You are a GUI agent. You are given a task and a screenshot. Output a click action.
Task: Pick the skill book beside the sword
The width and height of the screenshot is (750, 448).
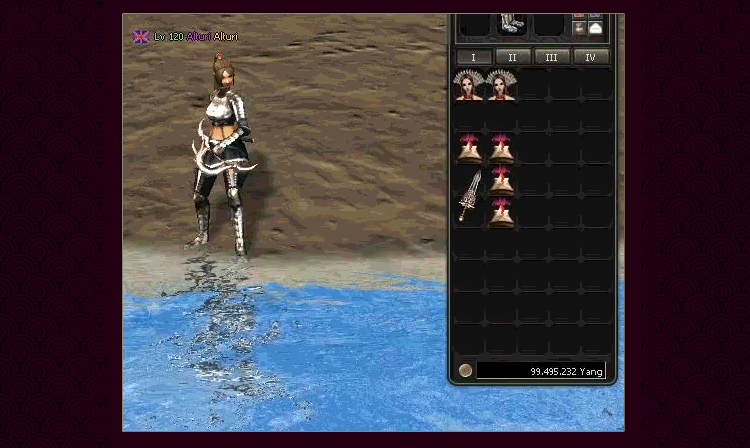tap(501, 181)
